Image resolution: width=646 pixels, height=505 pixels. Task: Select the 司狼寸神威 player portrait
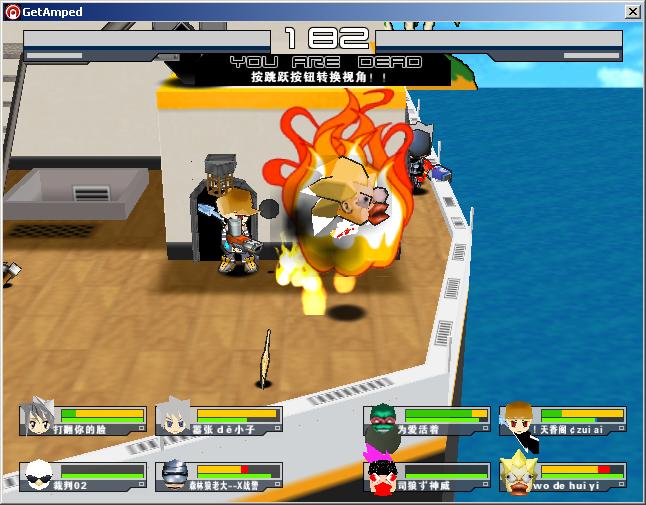click(x=379, y=476)
